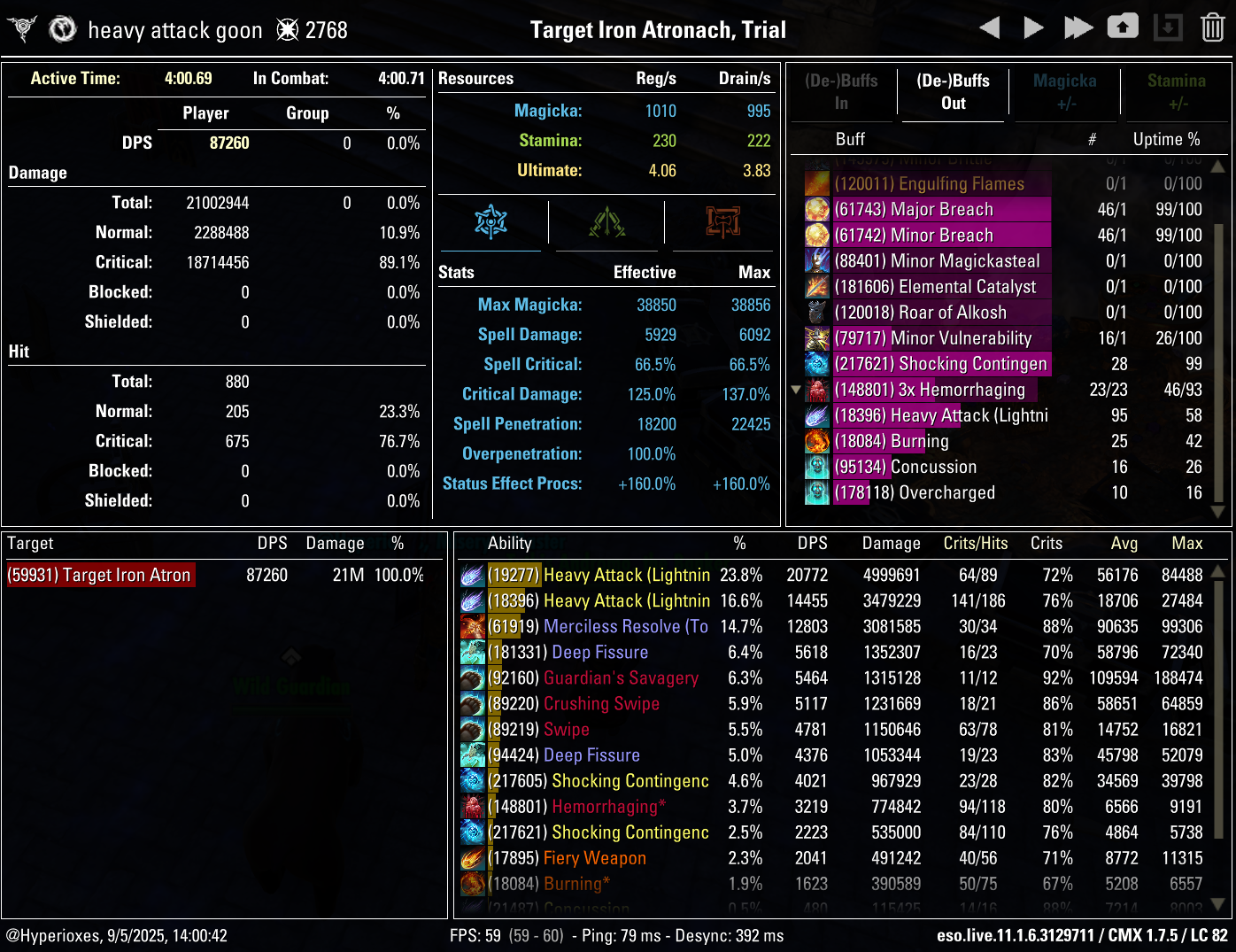Select the Target Iron Atronach entry
Image resolution: width=1236 pixels, height=952 pixels.
click(100, 575)
